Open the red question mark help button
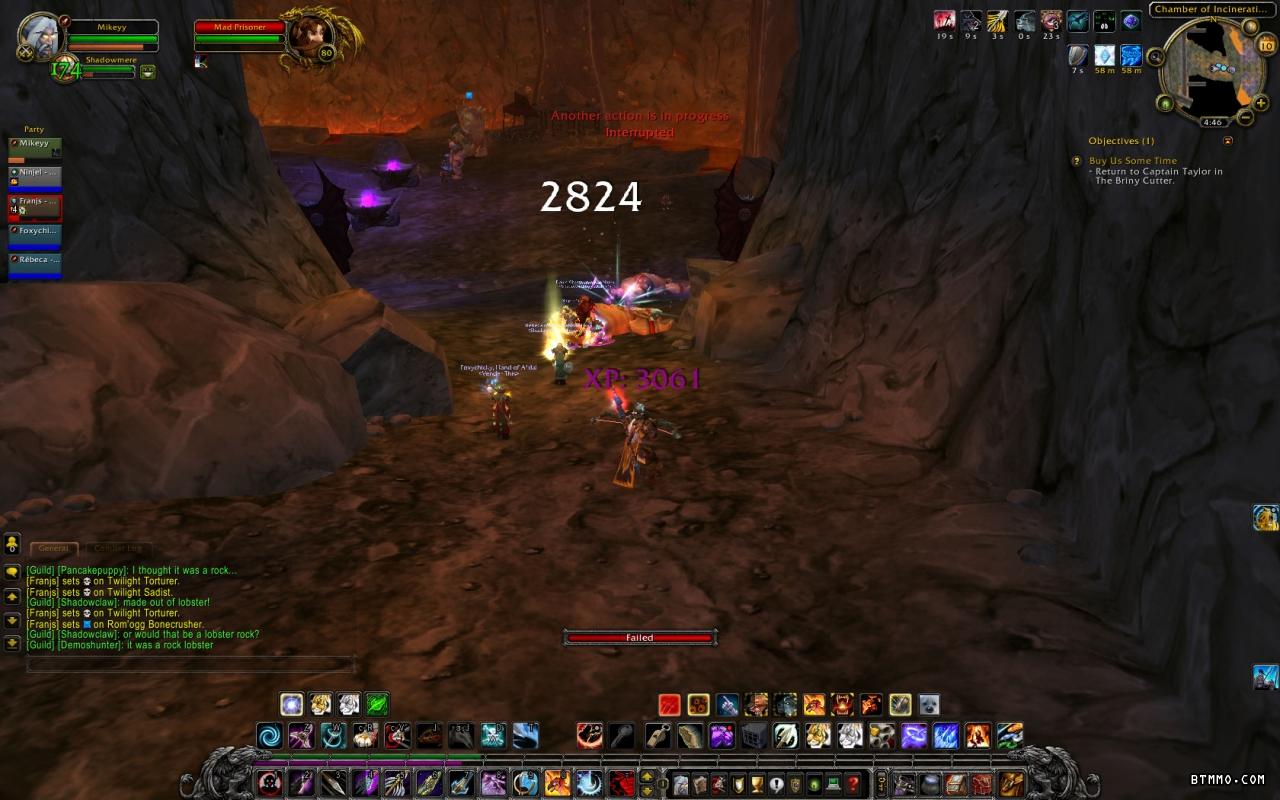 853,784
